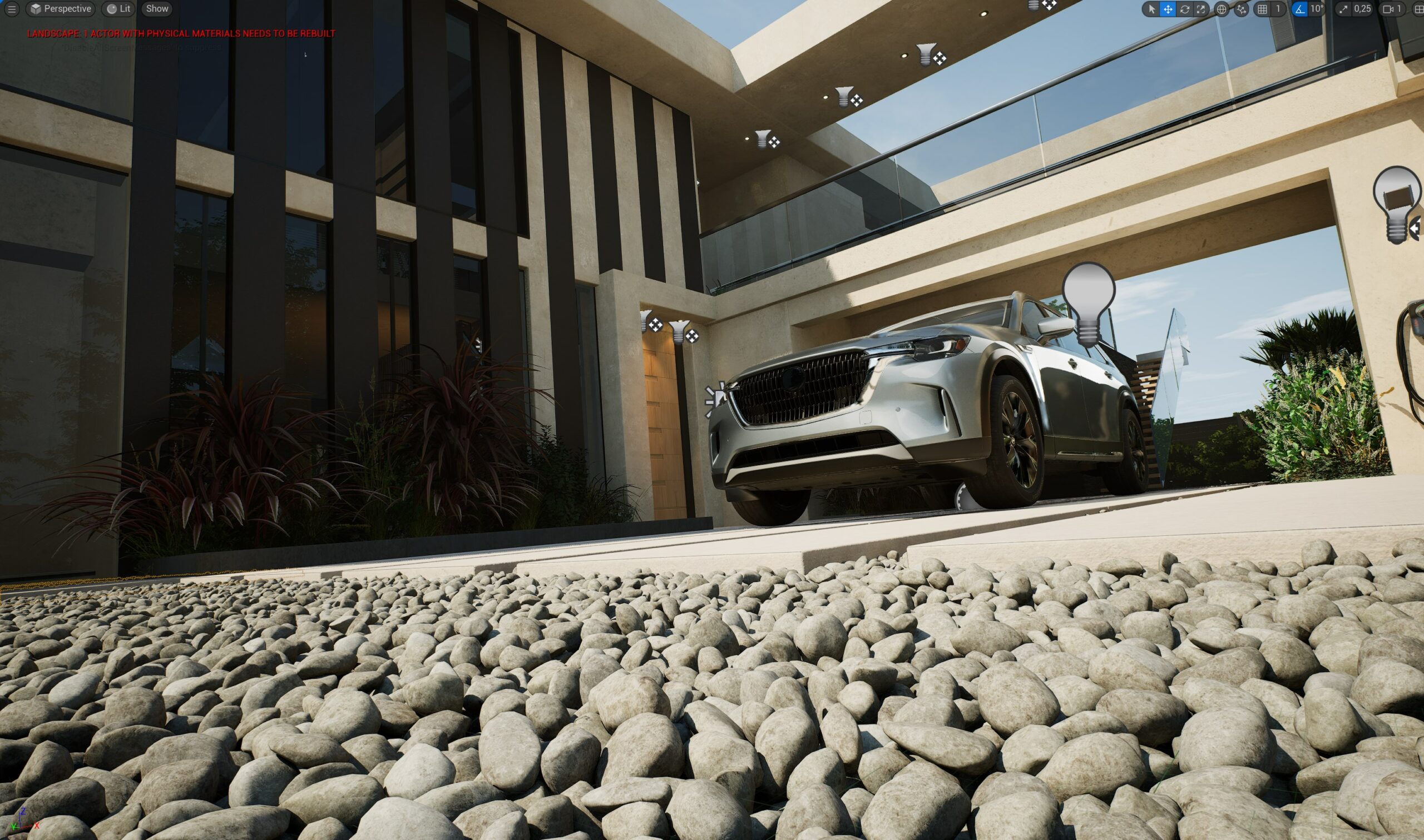This screenshot has width=1424, height=840.
Task: Activate the select mode arrow tool
Action: coord(1151,9)
